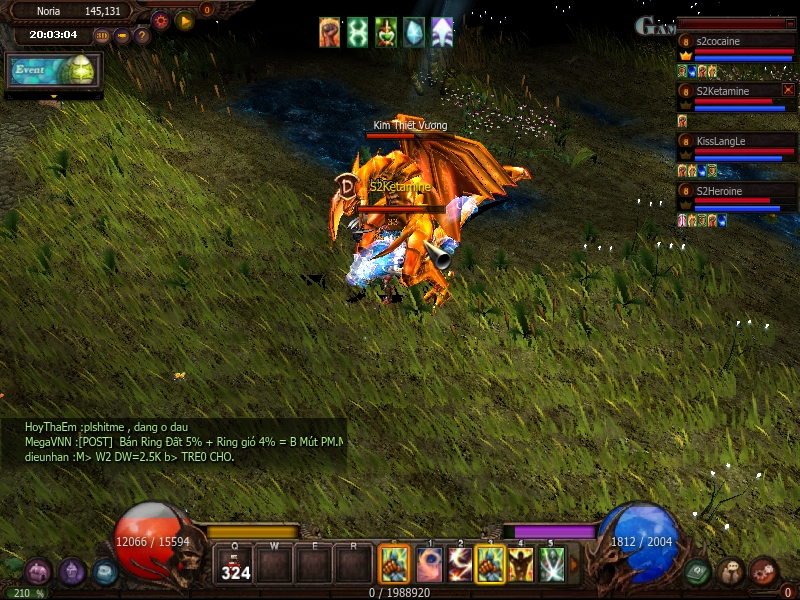
Task: Expand the arrow below the Event banner
Action: pyautogui.click(x=54, y=97)
